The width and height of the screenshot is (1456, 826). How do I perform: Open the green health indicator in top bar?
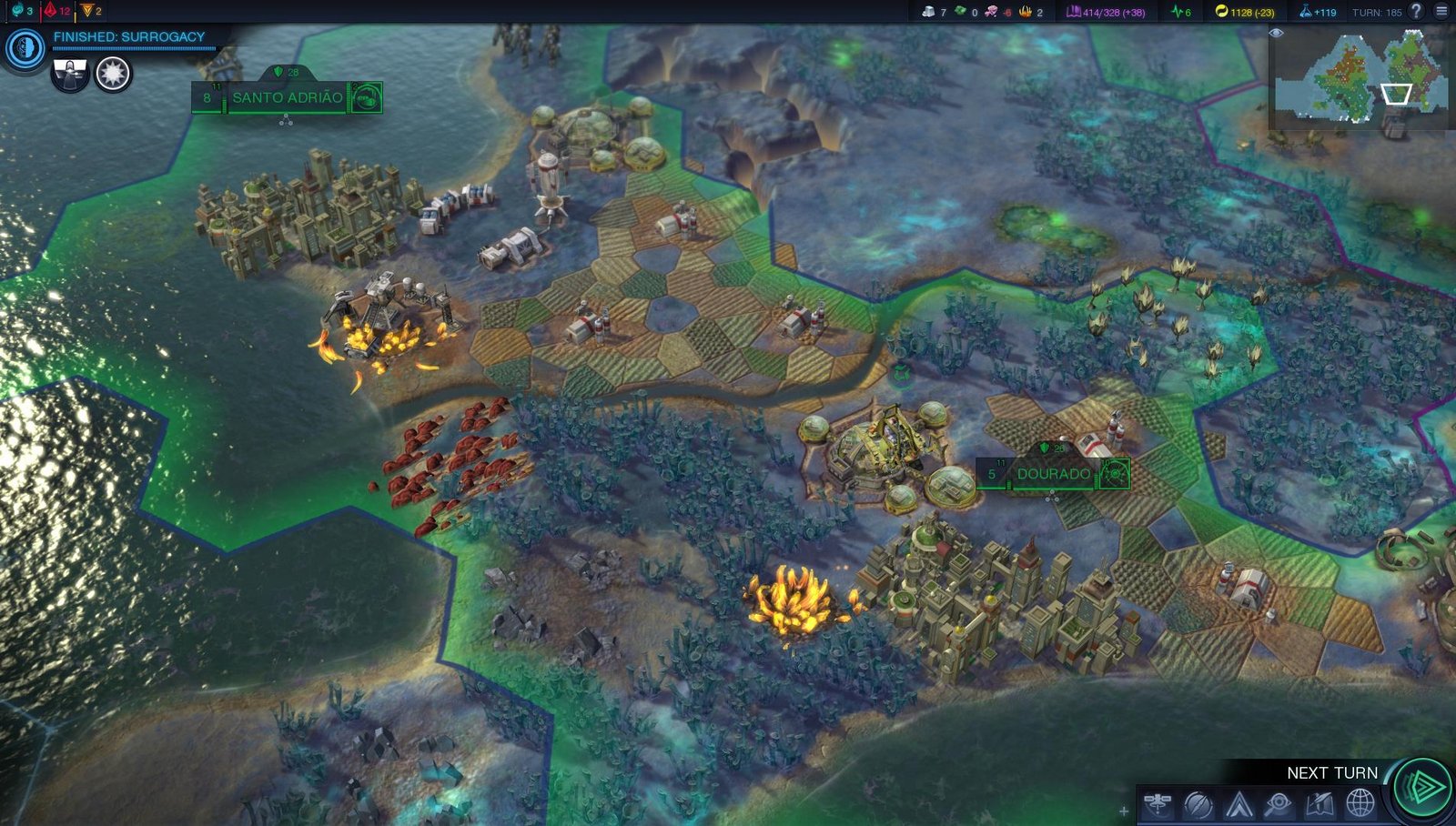pos(1181,12)
